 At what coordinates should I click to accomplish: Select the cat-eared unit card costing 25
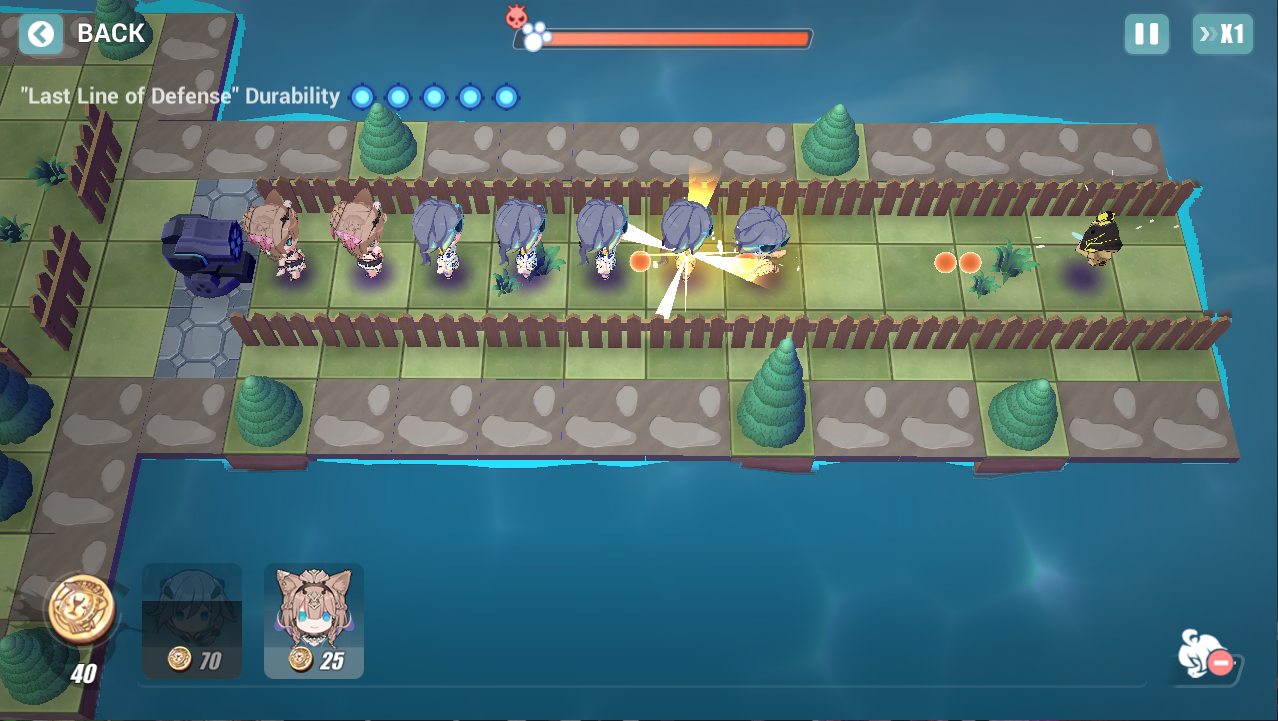[314, 620]
